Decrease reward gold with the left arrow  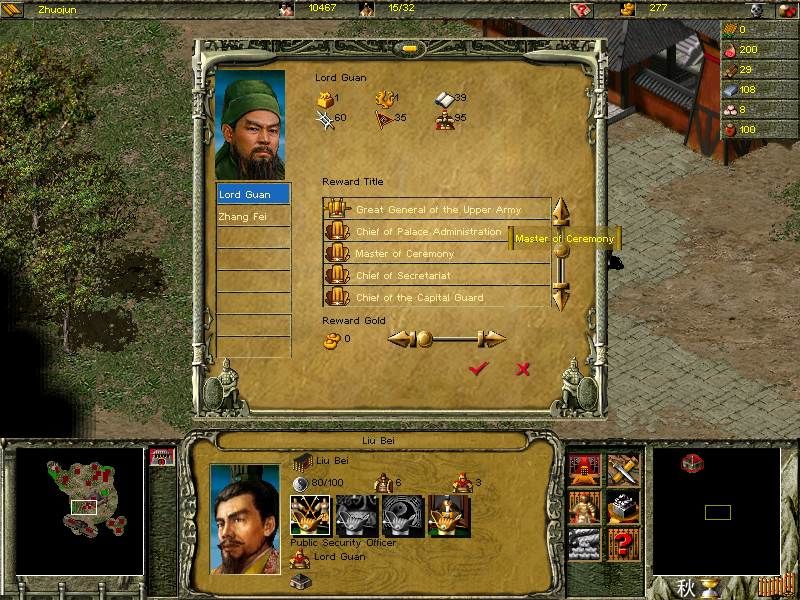tap(401, 339)
